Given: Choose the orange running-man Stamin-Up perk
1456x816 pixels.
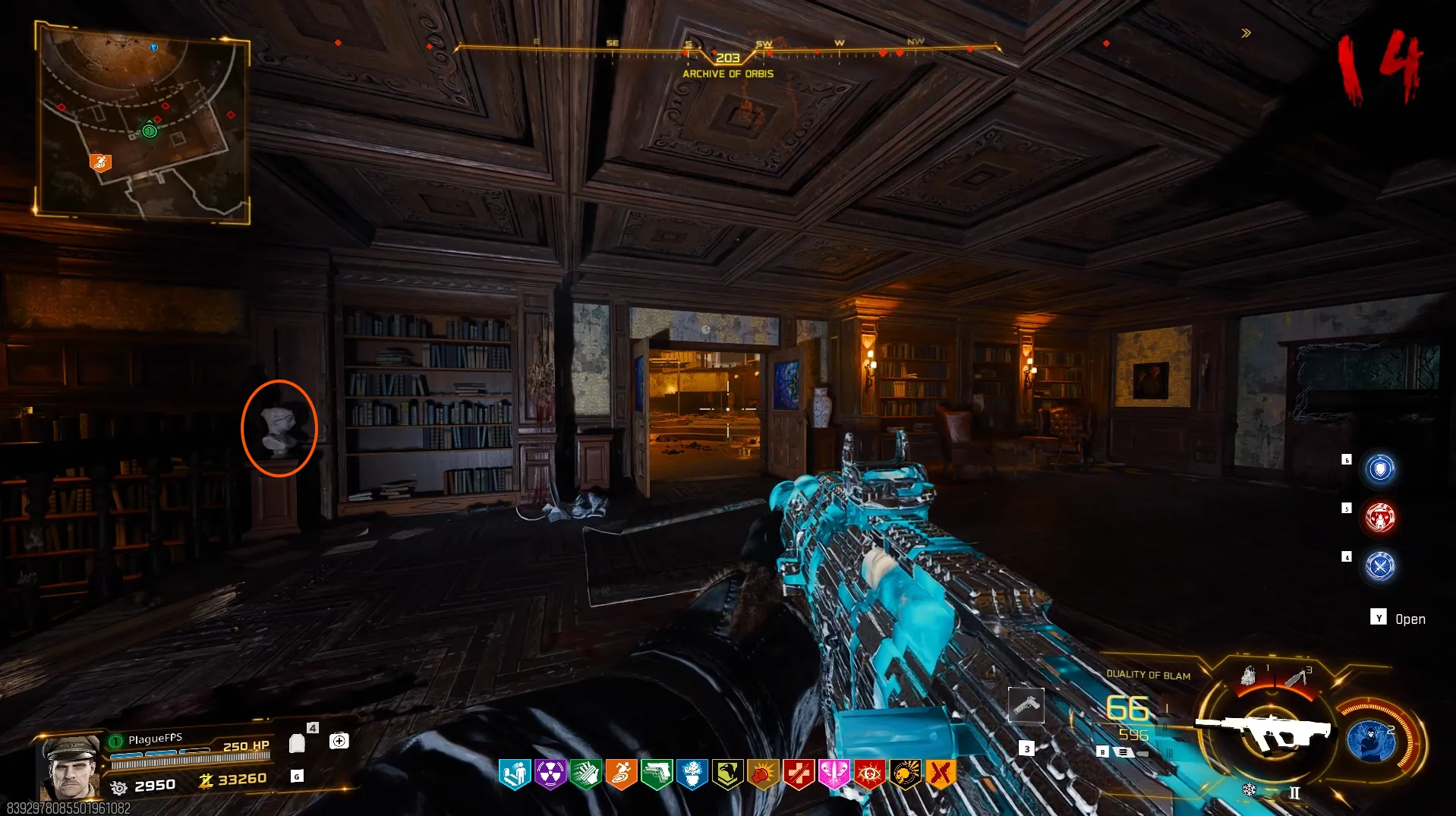Looking at the screenshot, I should pos(621,774).
